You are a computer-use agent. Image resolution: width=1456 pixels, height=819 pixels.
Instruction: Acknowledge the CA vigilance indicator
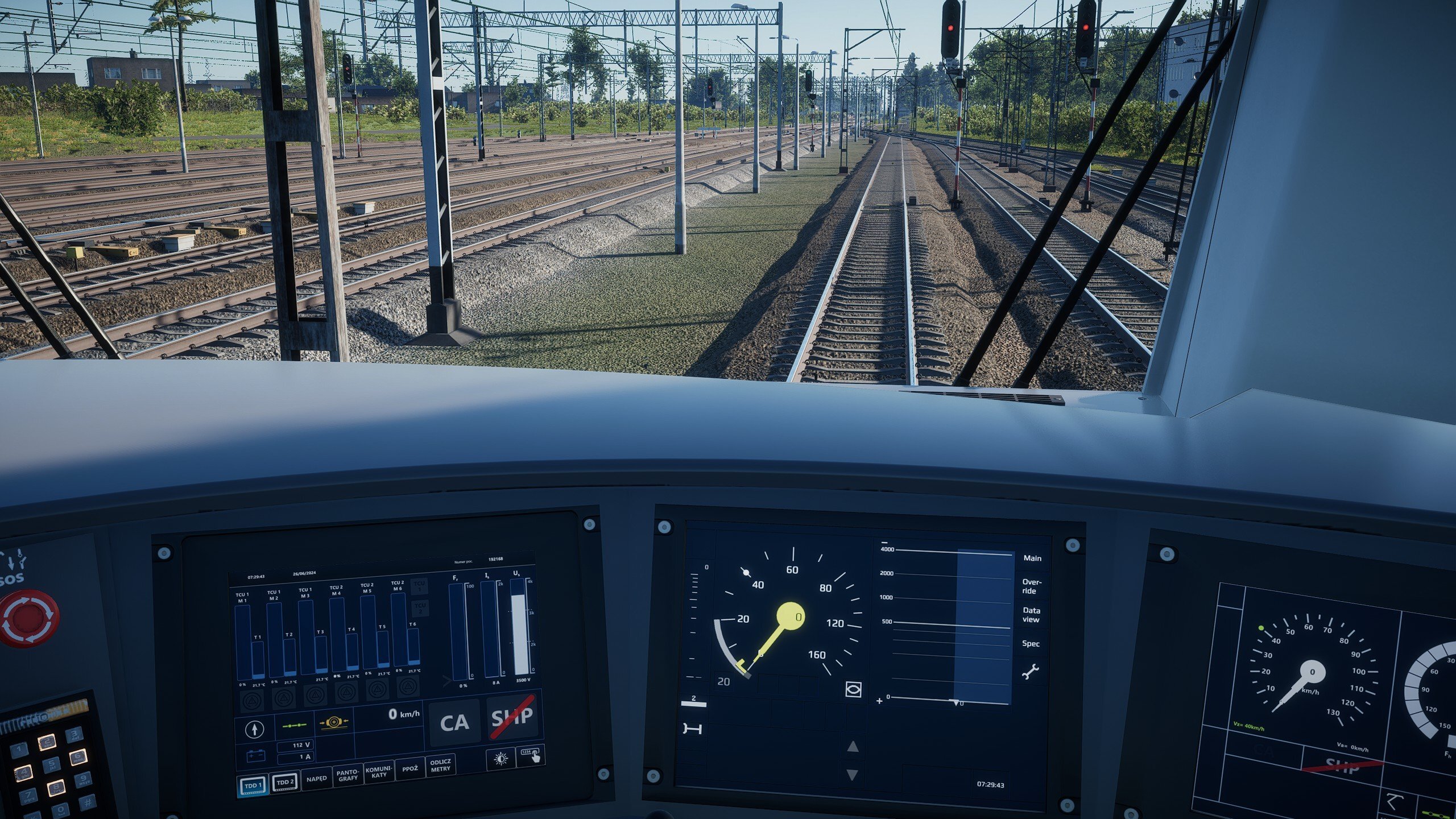point(454,723)
